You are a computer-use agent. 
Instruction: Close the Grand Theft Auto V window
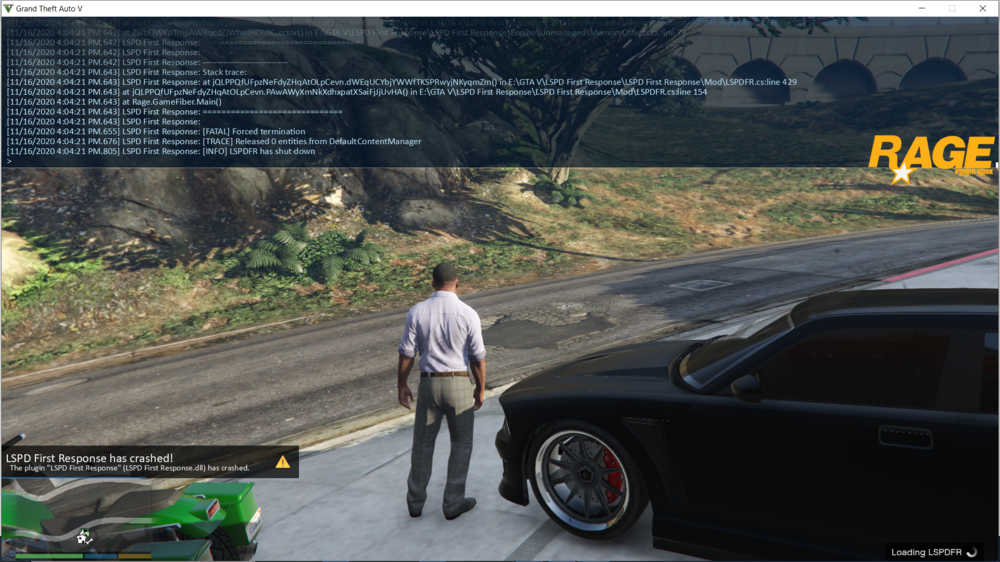tap(984, 8)
